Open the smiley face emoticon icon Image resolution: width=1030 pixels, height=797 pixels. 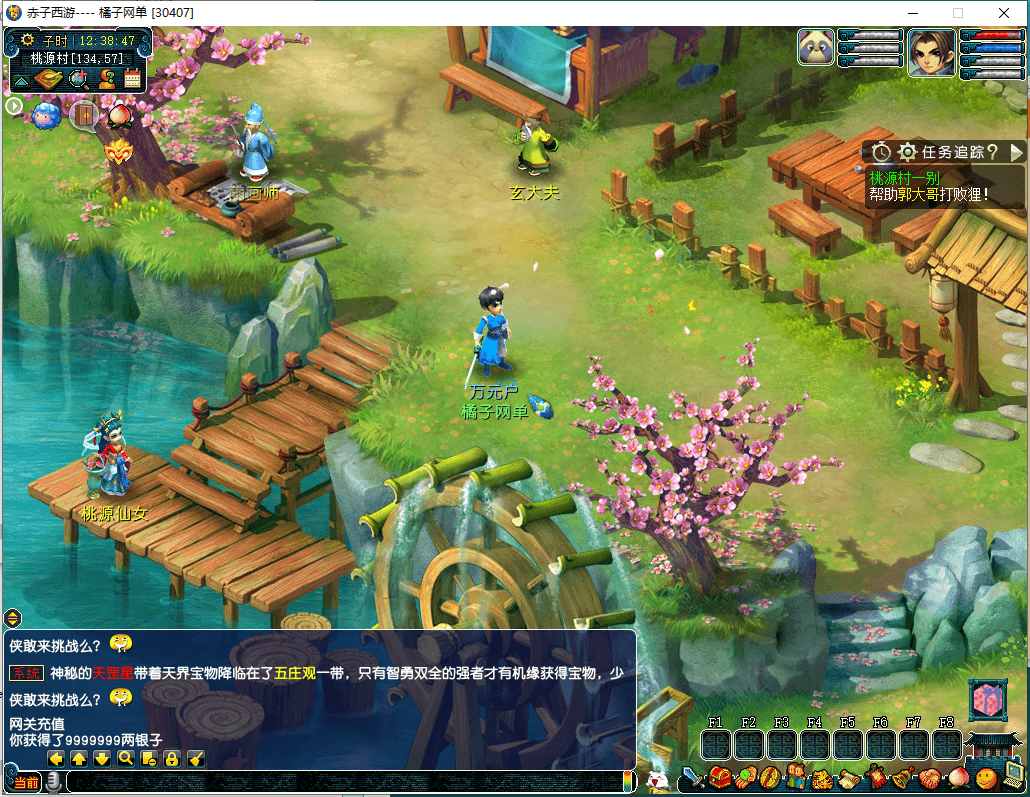click(x=986, y=777)
